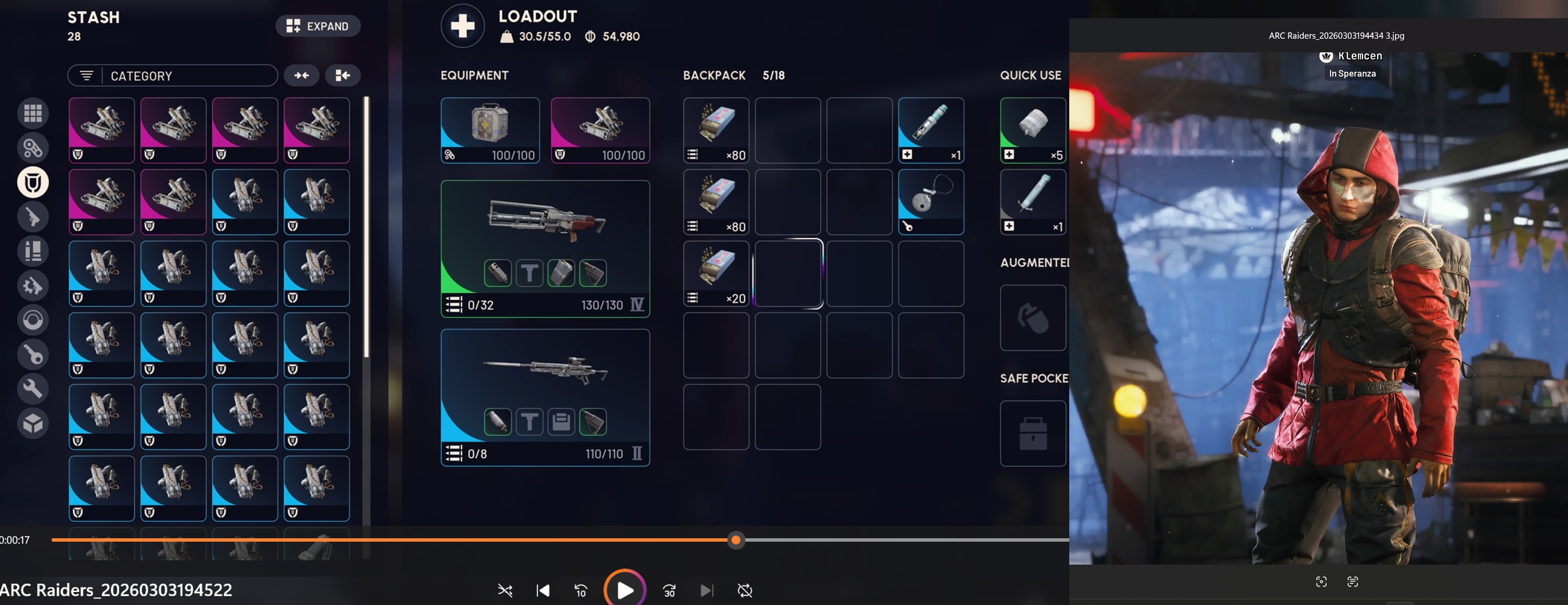Select the round grenade item in backpack
Viewport: 1568px width, 605px height.
(x=930, y=201)
